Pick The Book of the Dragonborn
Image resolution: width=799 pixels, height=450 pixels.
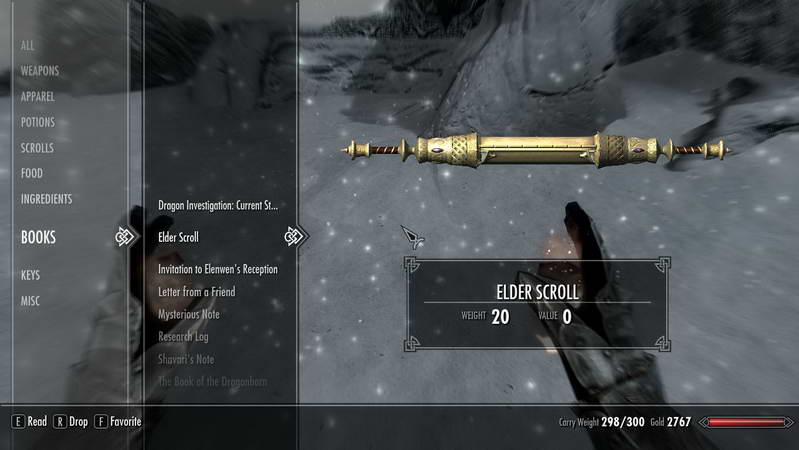coord(213,381)
